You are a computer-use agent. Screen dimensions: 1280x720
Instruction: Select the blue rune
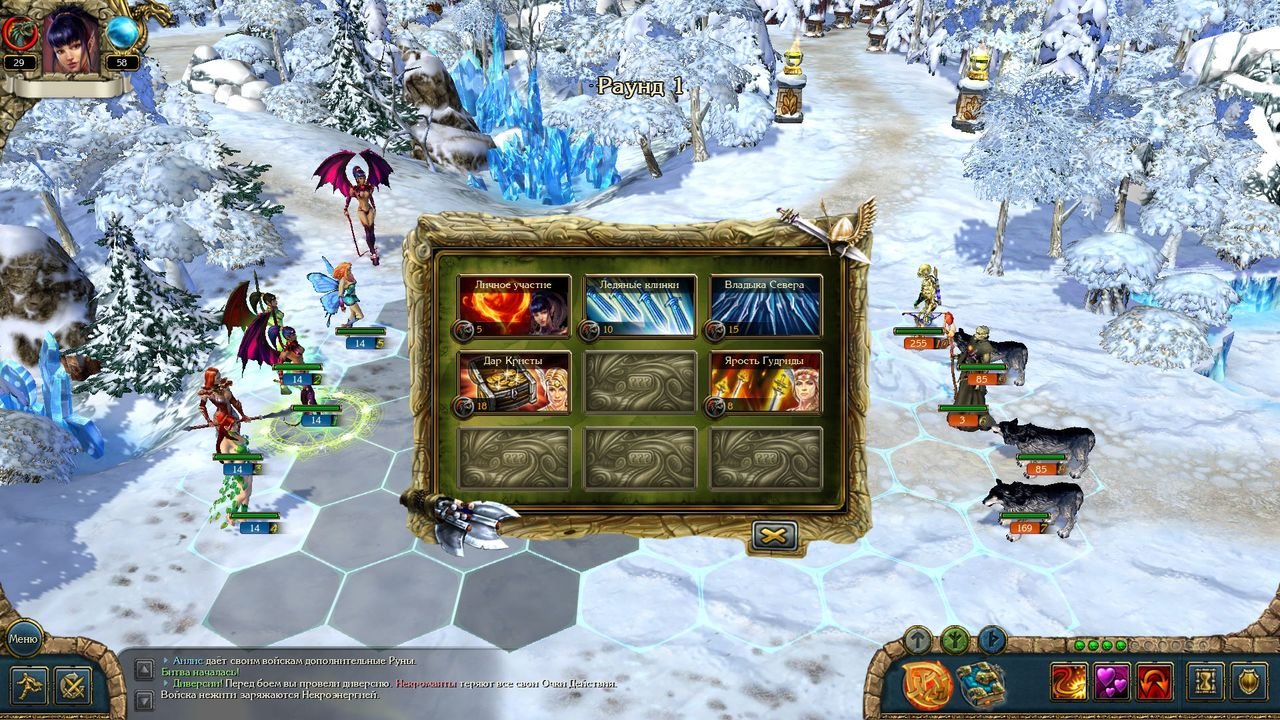991,639
